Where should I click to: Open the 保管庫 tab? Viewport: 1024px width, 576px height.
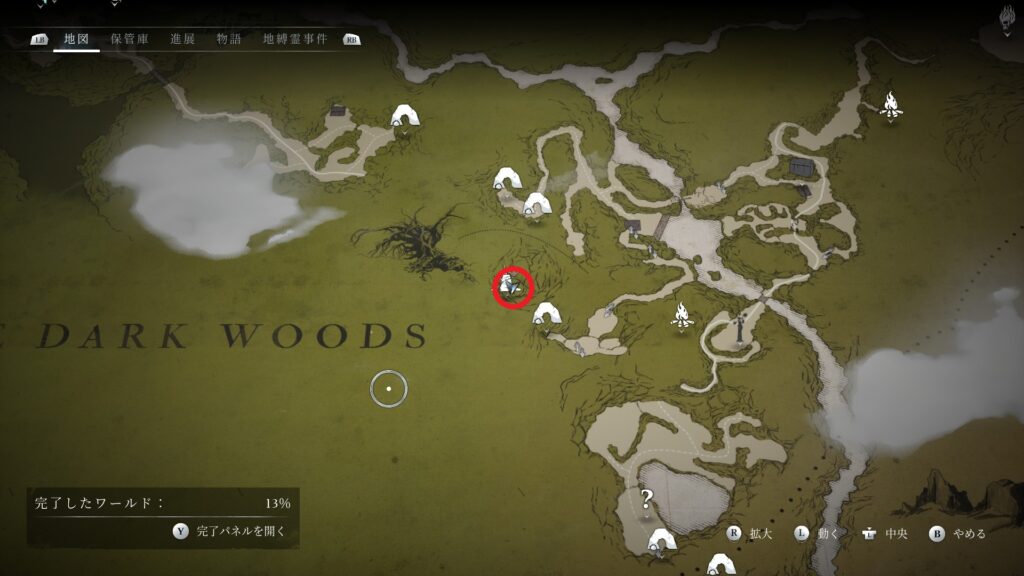[x=129, y=39]
